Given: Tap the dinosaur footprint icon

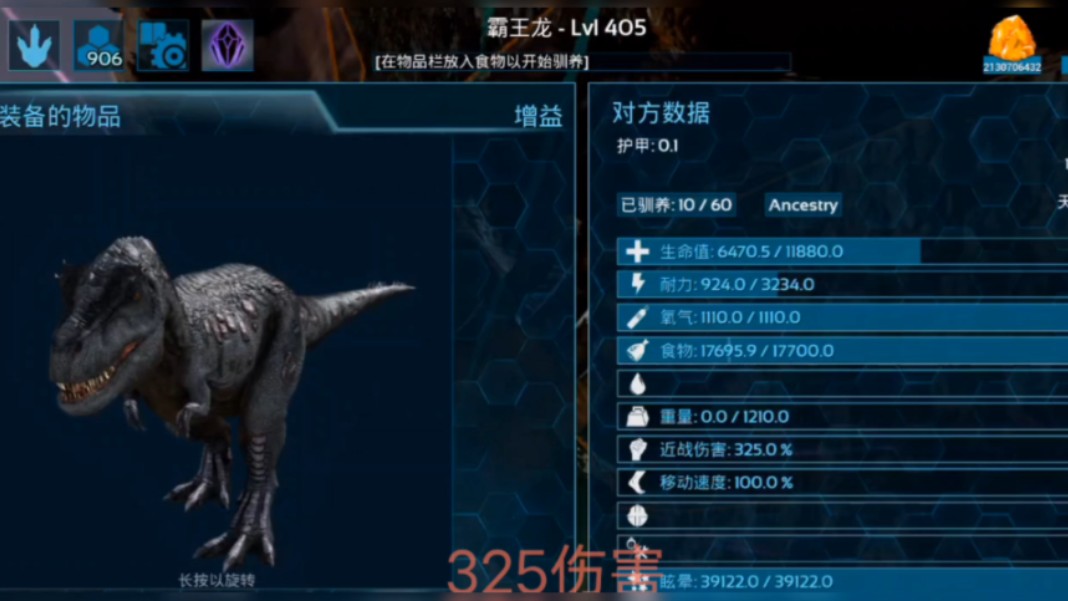Looking at the screenshot, I should point(34,46).
